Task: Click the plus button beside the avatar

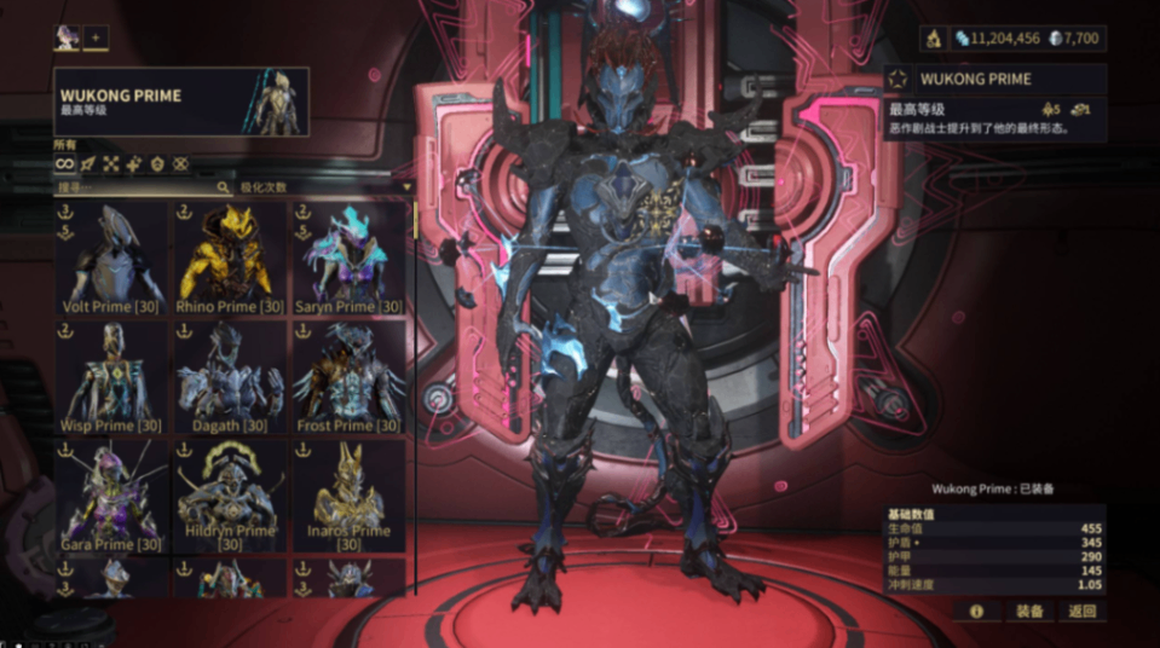Action: 95,39
